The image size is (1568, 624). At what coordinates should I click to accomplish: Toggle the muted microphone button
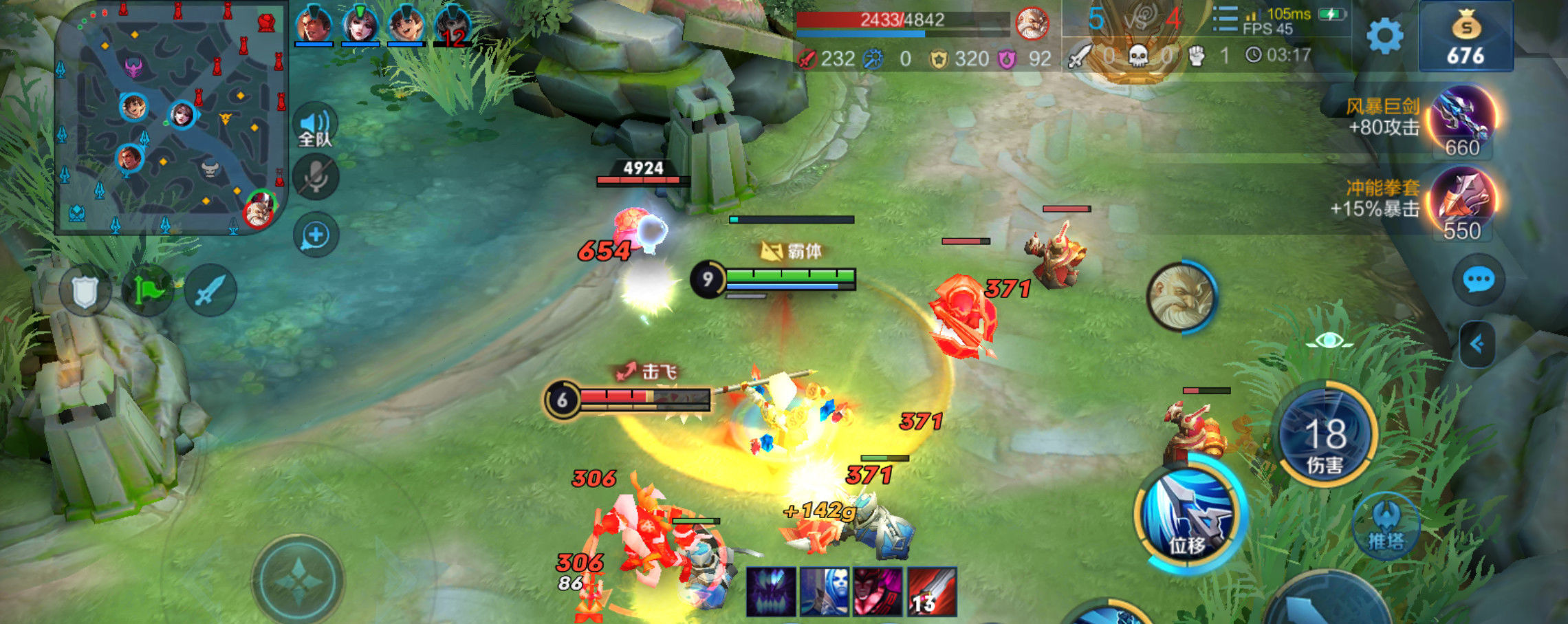coord(316,177)
